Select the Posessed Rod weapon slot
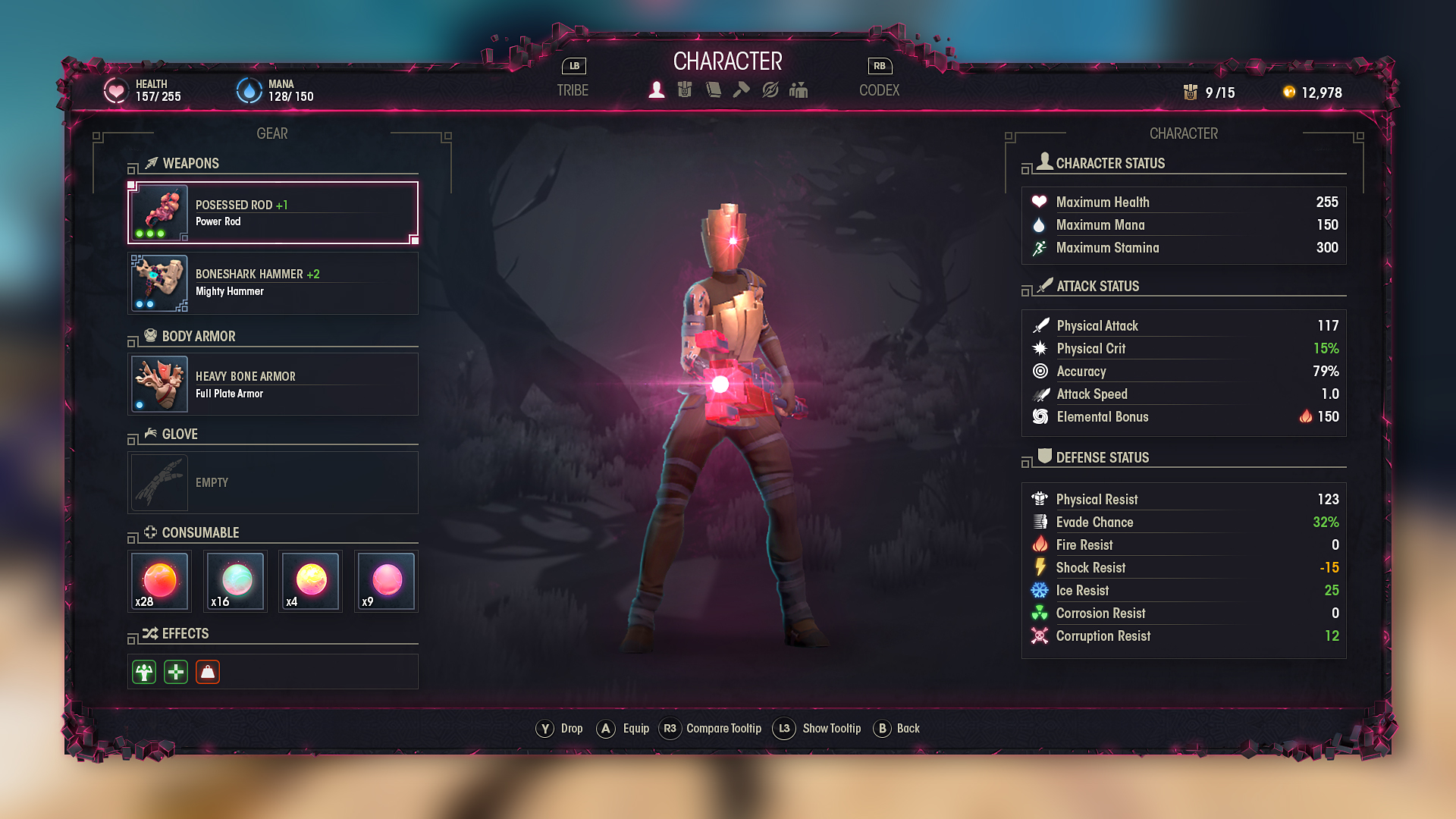 pyautogui.click(x=273, y=213)
